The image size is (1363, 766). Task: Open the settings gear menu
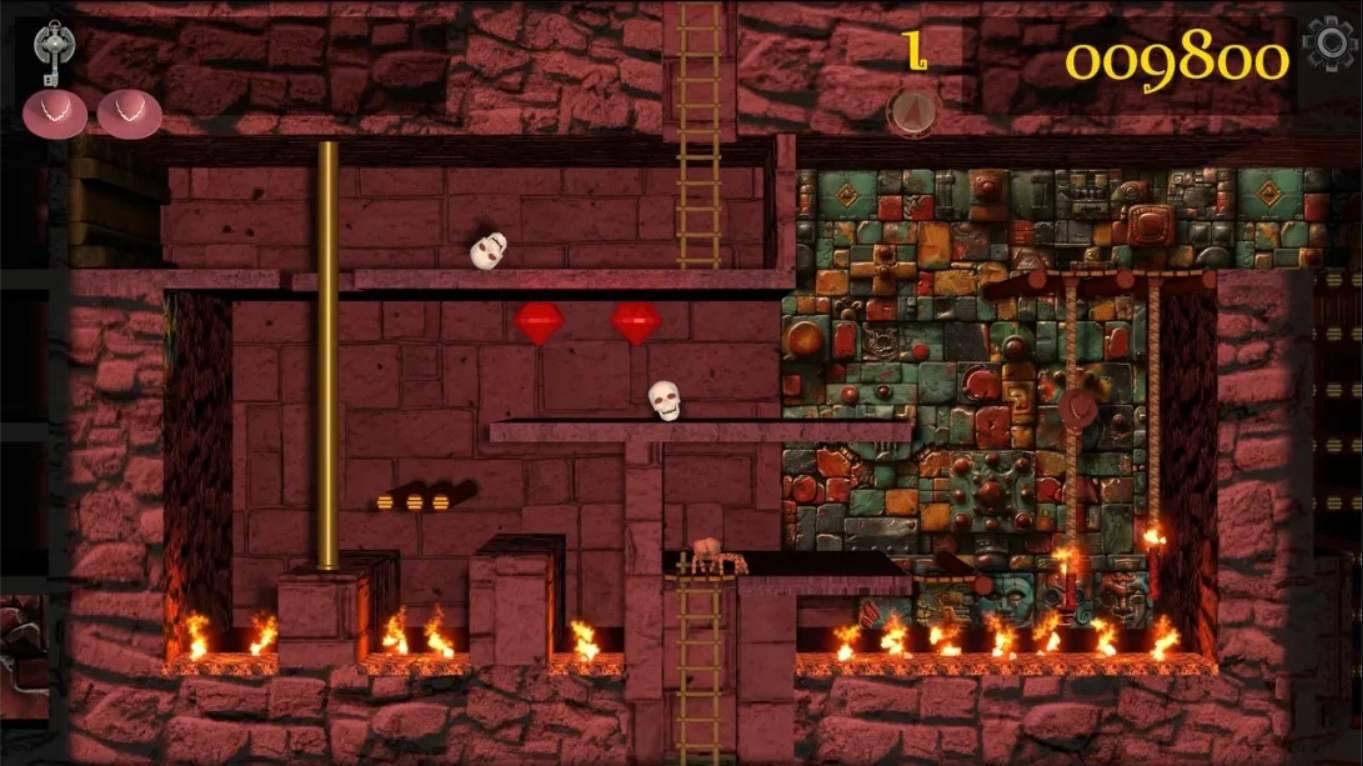tap(1331, 44)
